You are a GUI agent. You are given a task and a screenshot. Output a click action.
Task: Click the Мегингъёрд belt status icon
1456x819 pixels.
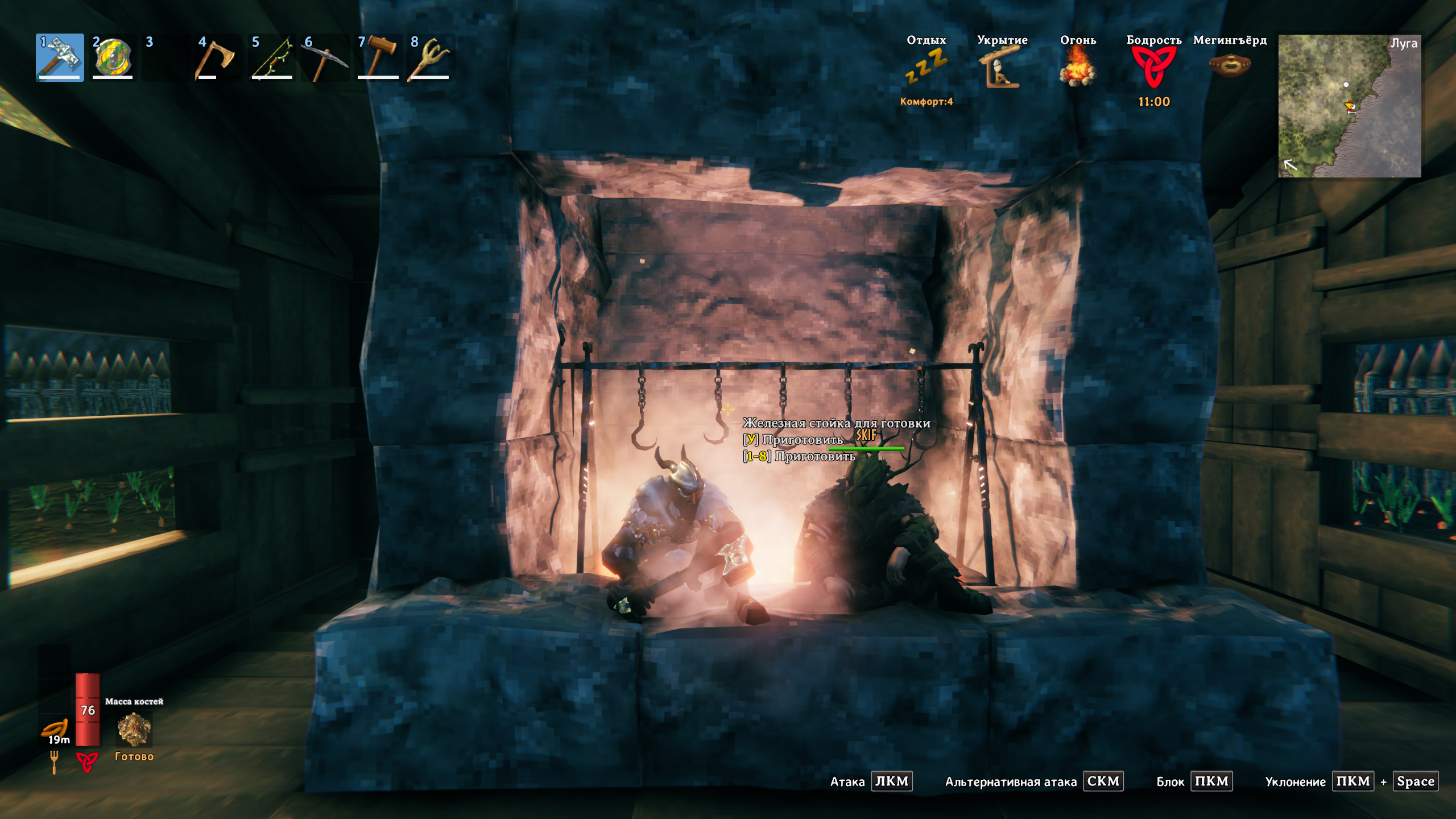pyautogui.click(x=1230, y=65)
